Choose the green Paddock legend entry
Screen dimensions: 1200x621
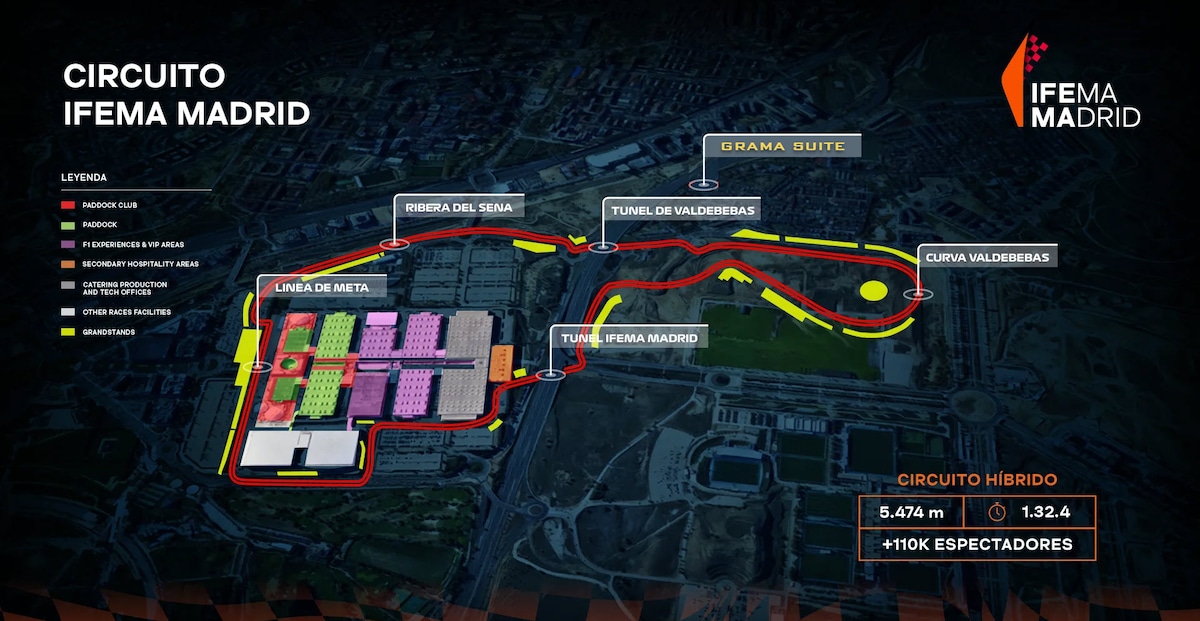[x=100, y=225]
